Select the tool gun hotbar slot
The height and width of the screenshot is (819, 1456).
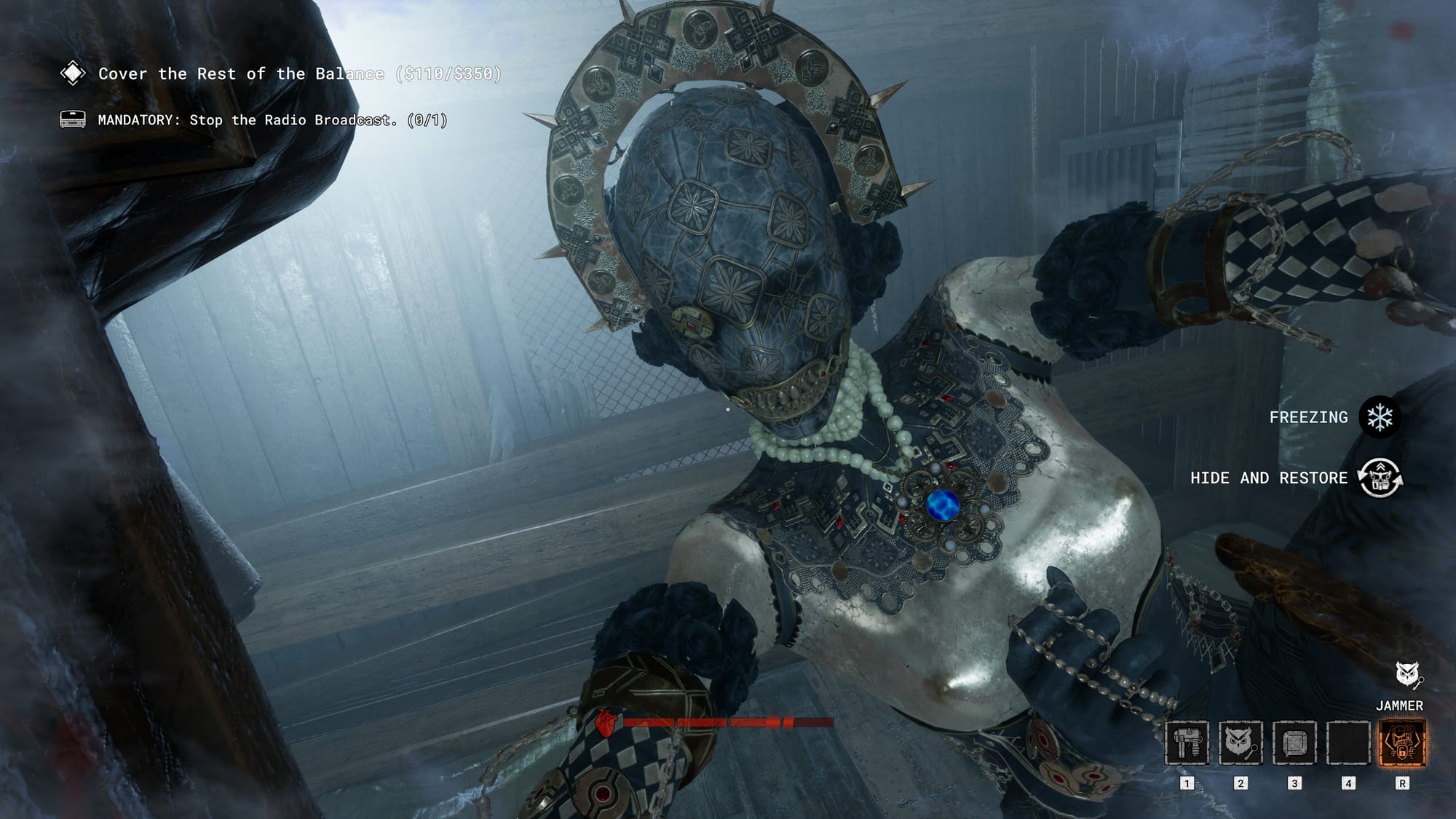point(1187,743)
